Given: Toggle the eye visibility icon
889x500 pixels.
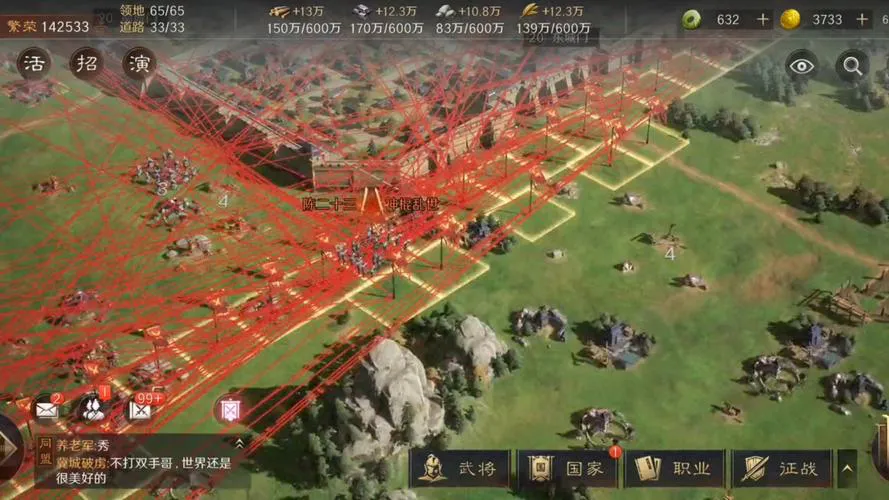Looking at the screenshot, I should tap(800, 66).
